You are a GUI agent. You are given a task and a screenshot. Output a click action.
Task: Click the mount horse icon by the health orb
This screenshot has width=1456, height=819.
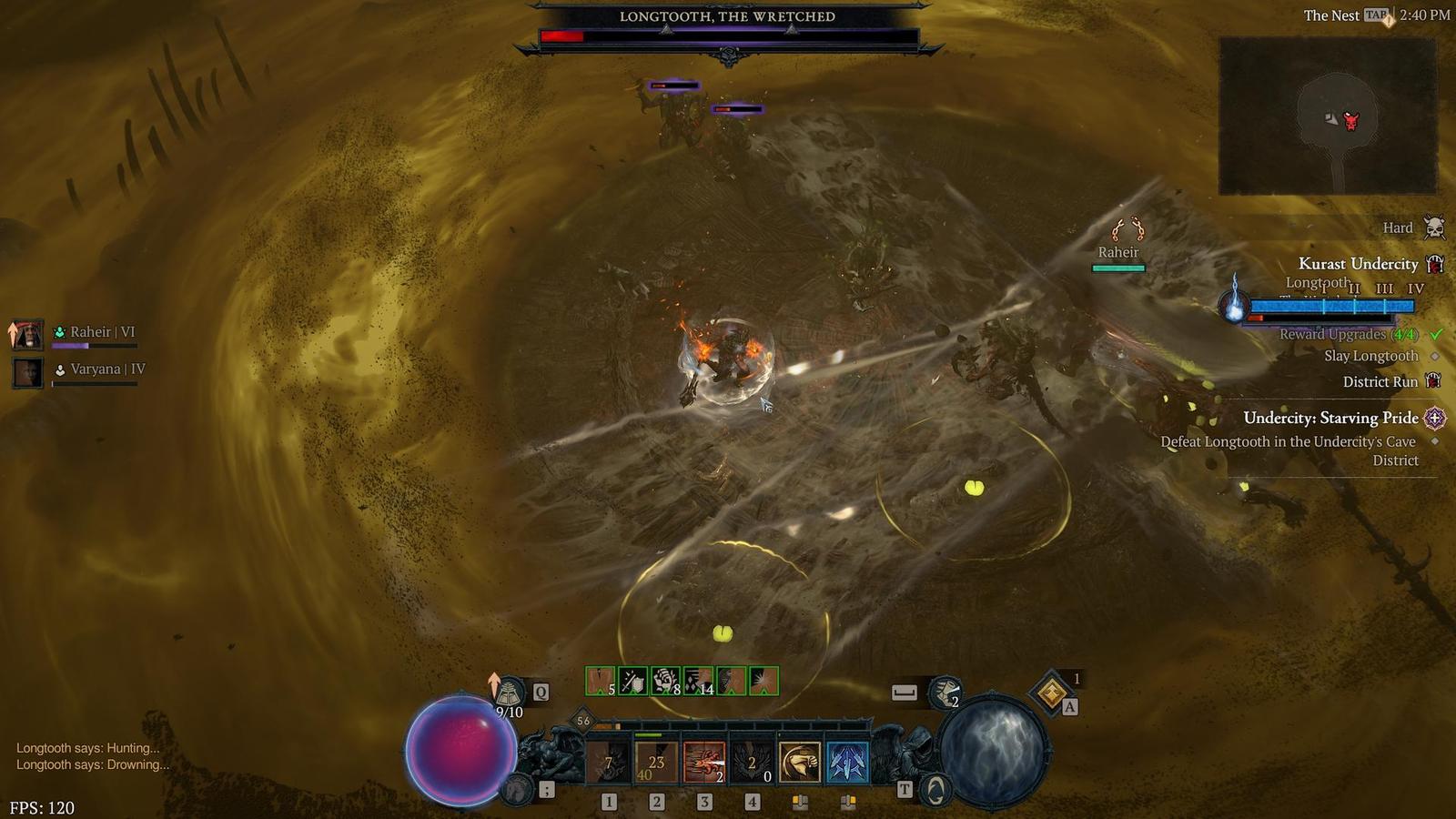pos(517,790)
